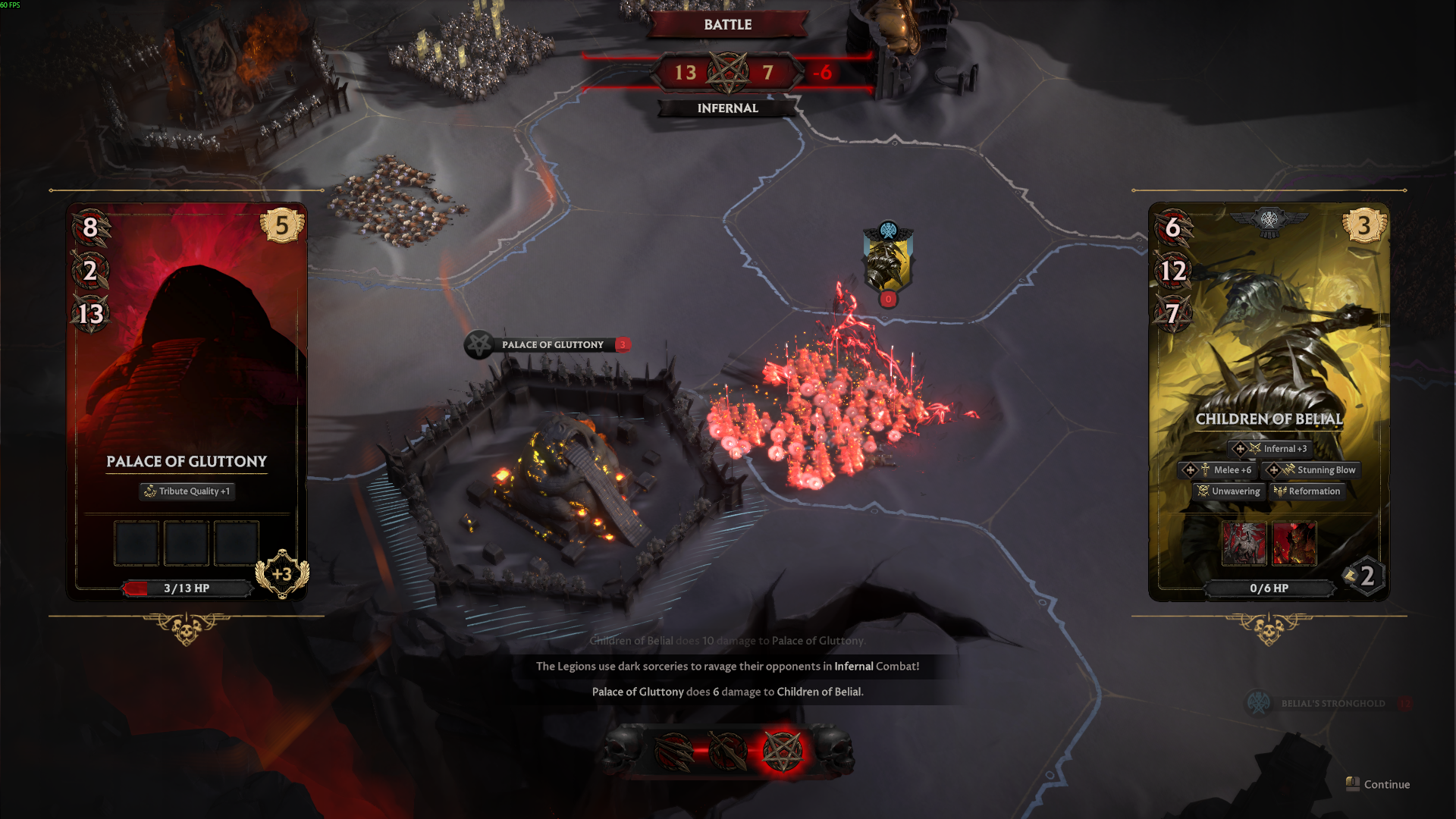Select the claw slash combat phase icon
The height and width of the screenshot is (819, 1456).
click(x=673, y=751)
